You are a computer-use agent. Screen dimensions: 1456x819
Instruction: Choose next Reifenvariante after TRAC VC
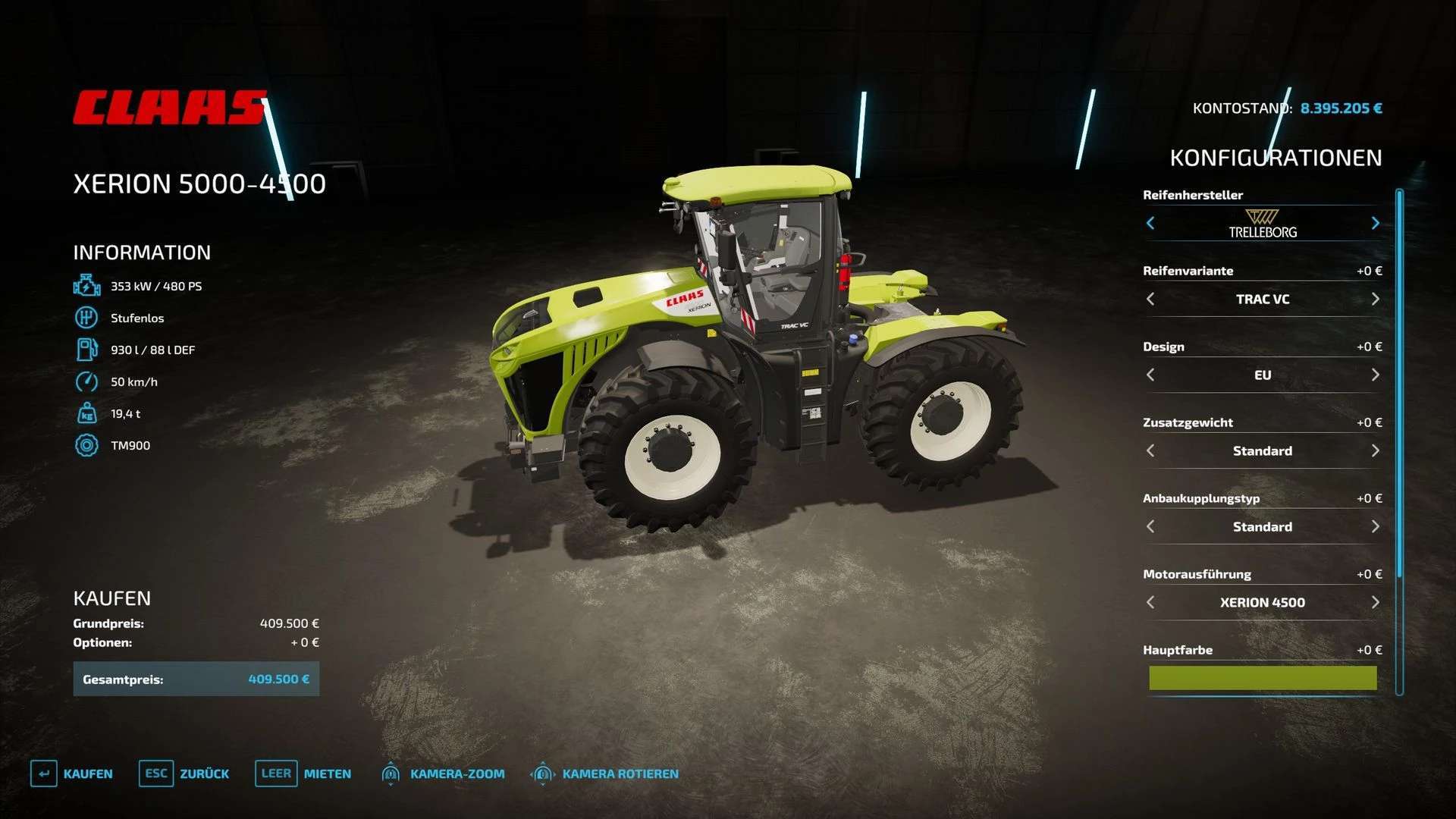(x=1375, y=299)
